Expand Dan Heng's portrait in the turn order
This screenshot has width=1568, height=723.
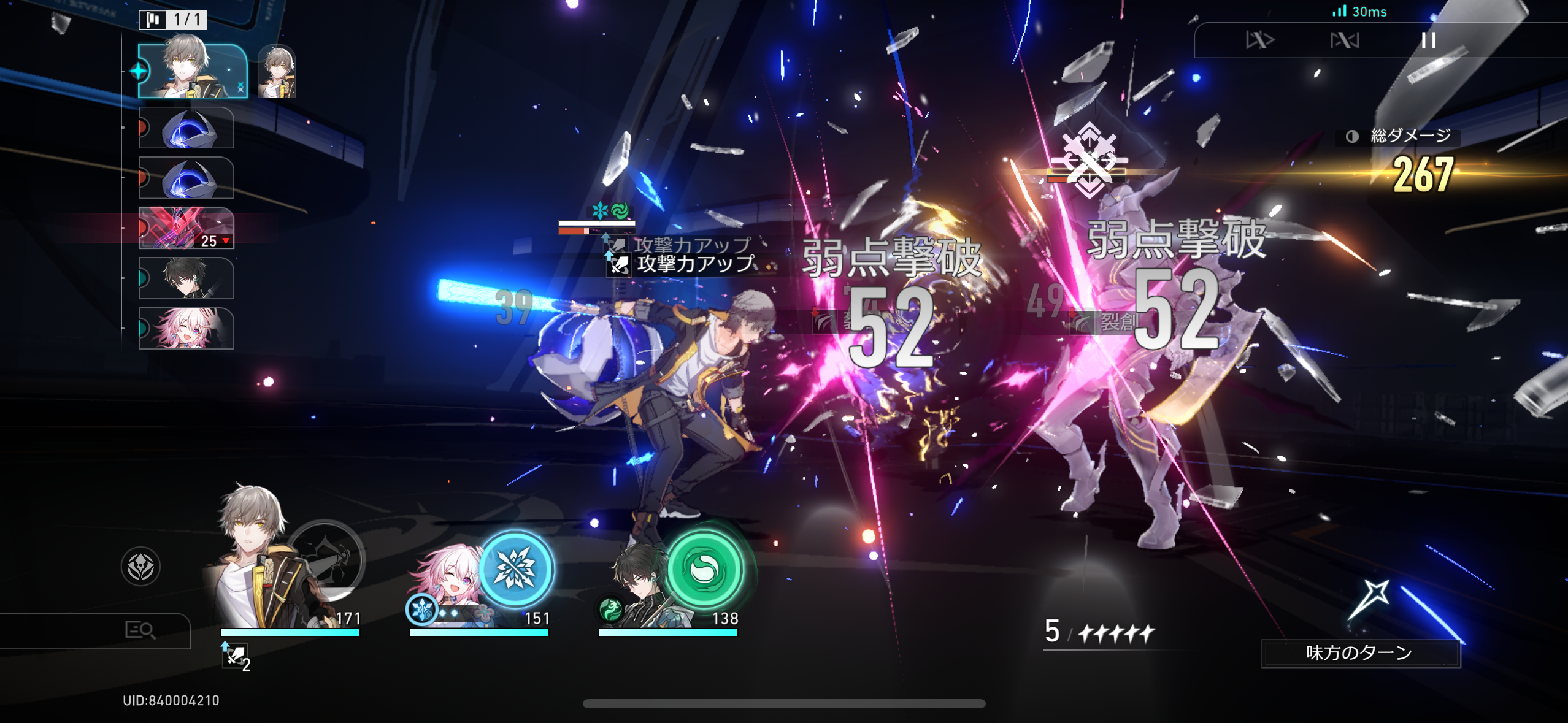[x=186, y=278]
